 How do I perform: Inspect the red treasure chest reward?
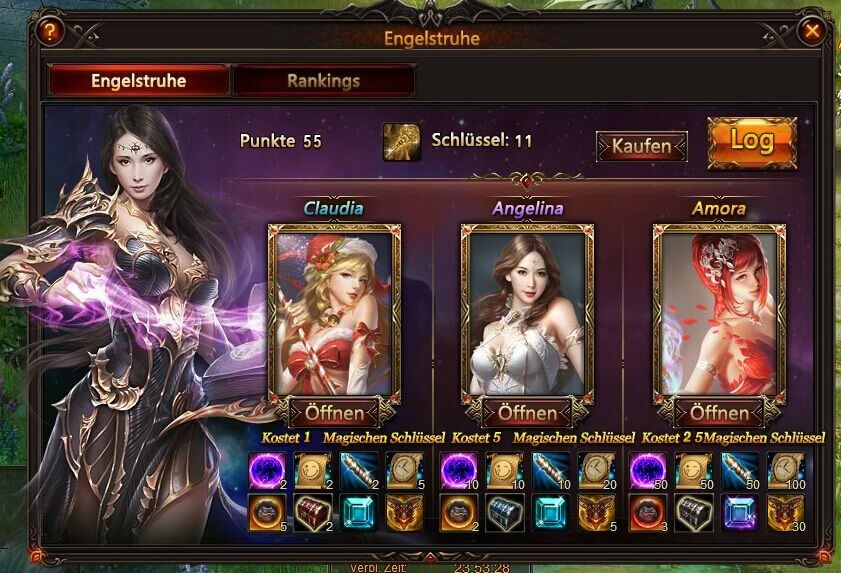point(312,512)
